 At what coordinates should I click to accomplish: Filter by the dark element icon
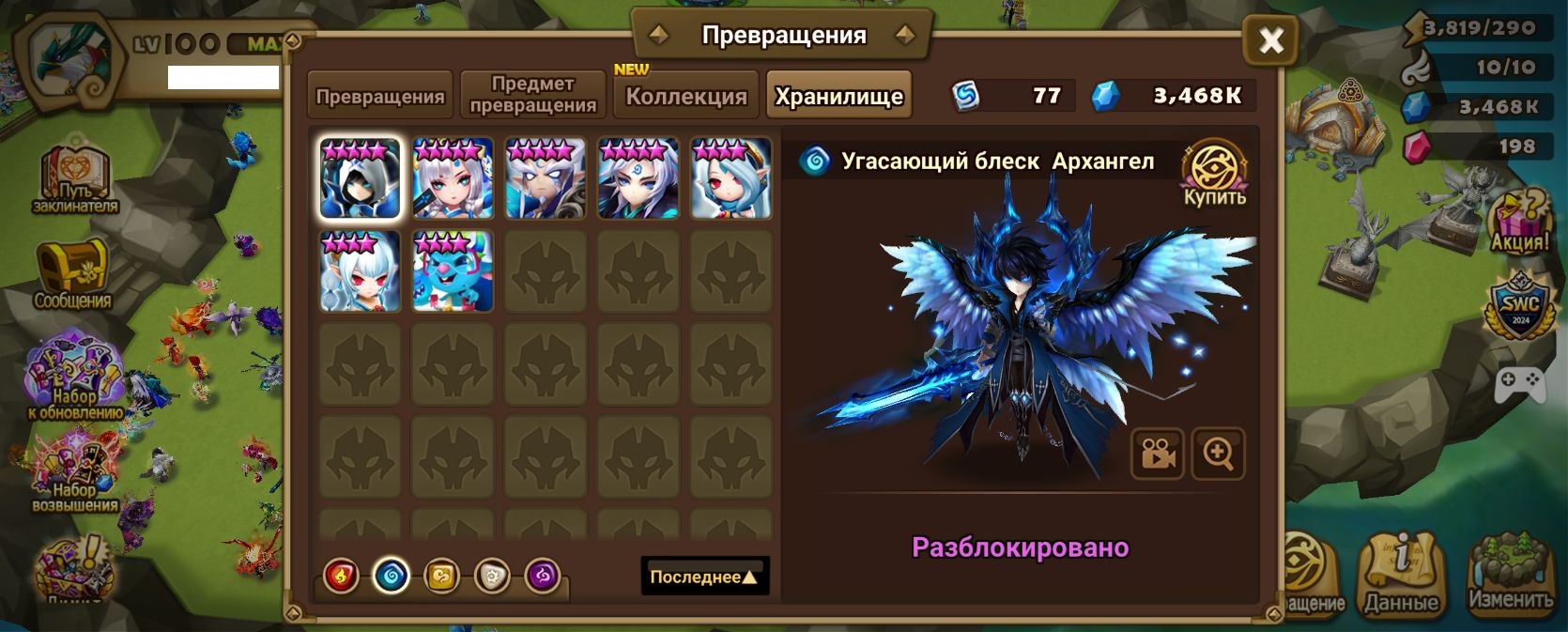(x=543, y=576)
